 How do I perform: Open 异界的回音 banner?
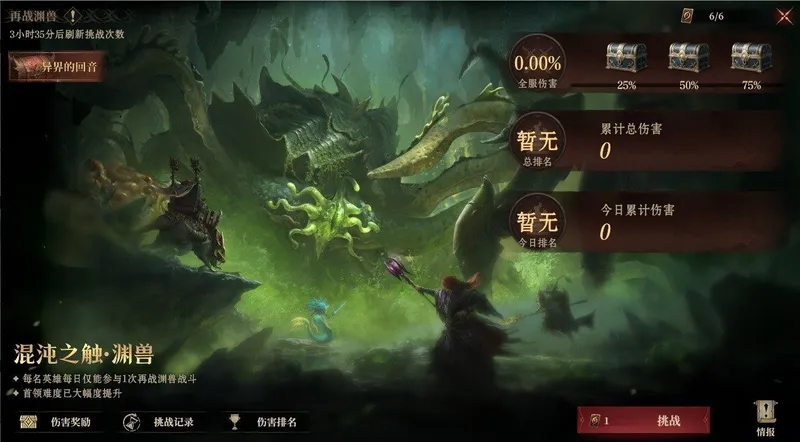[x=58, y=67]
